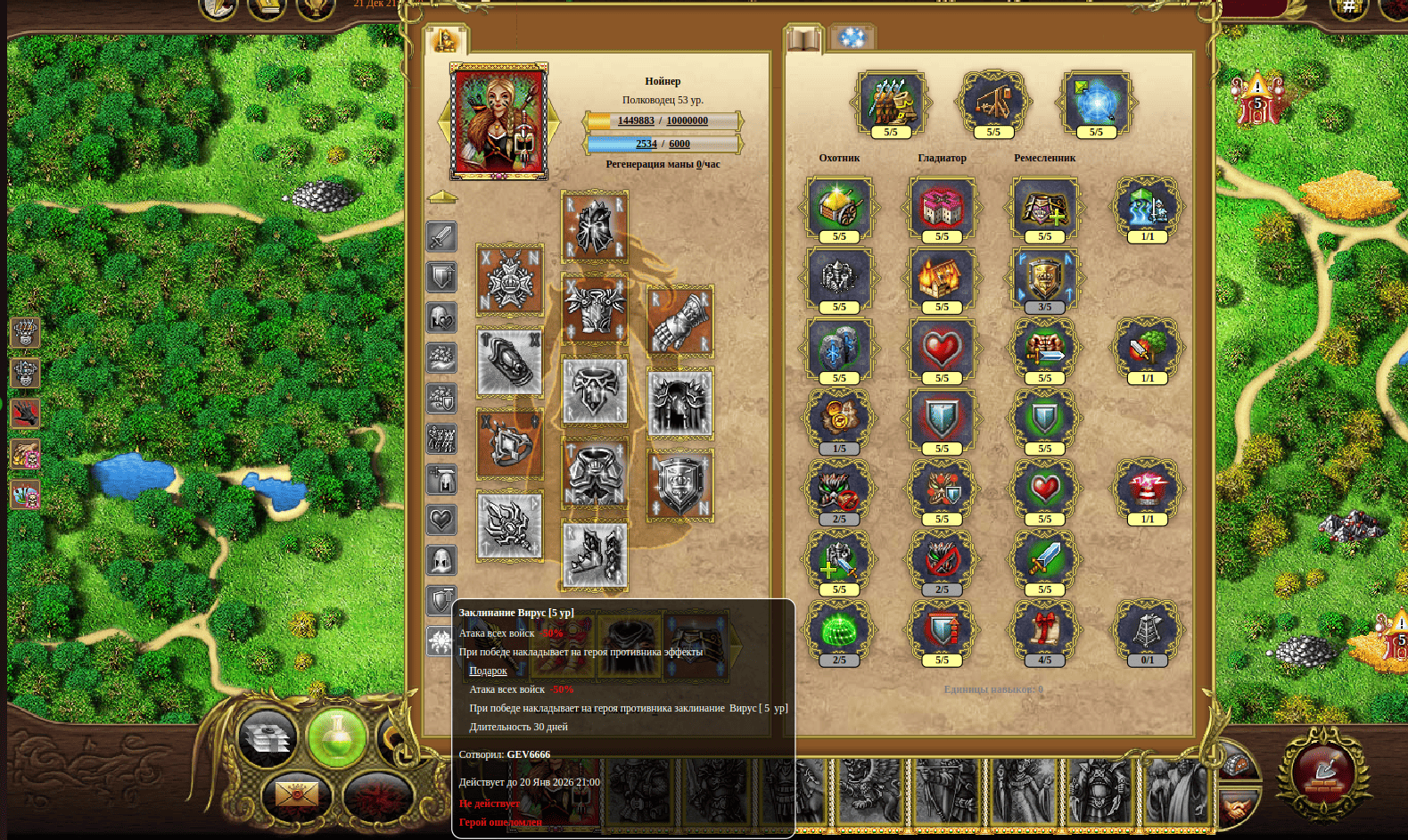Screen dimensions: 1408x840
Task: Select the gift scroll skill at 4/5
Action: click(x=1044, y=629)
